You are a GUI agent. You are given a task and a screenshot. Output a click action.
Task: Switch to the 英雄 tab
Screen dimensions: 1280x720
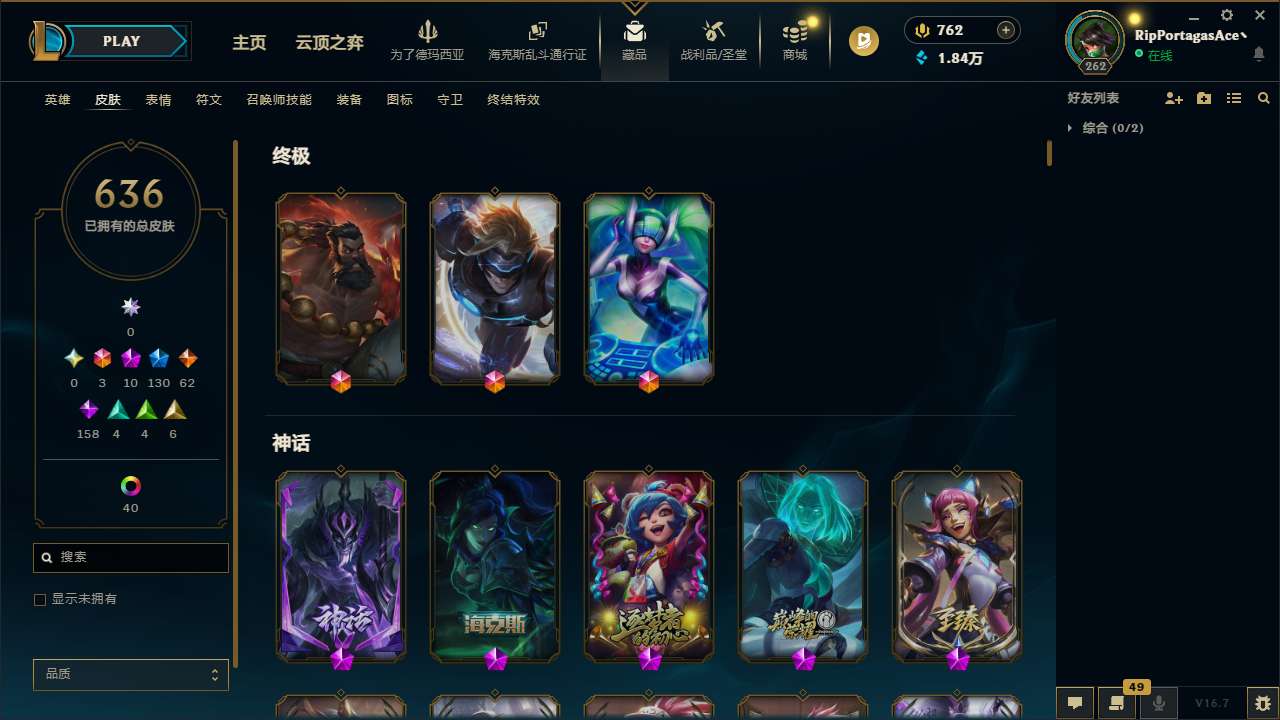(x=57, y=100)
